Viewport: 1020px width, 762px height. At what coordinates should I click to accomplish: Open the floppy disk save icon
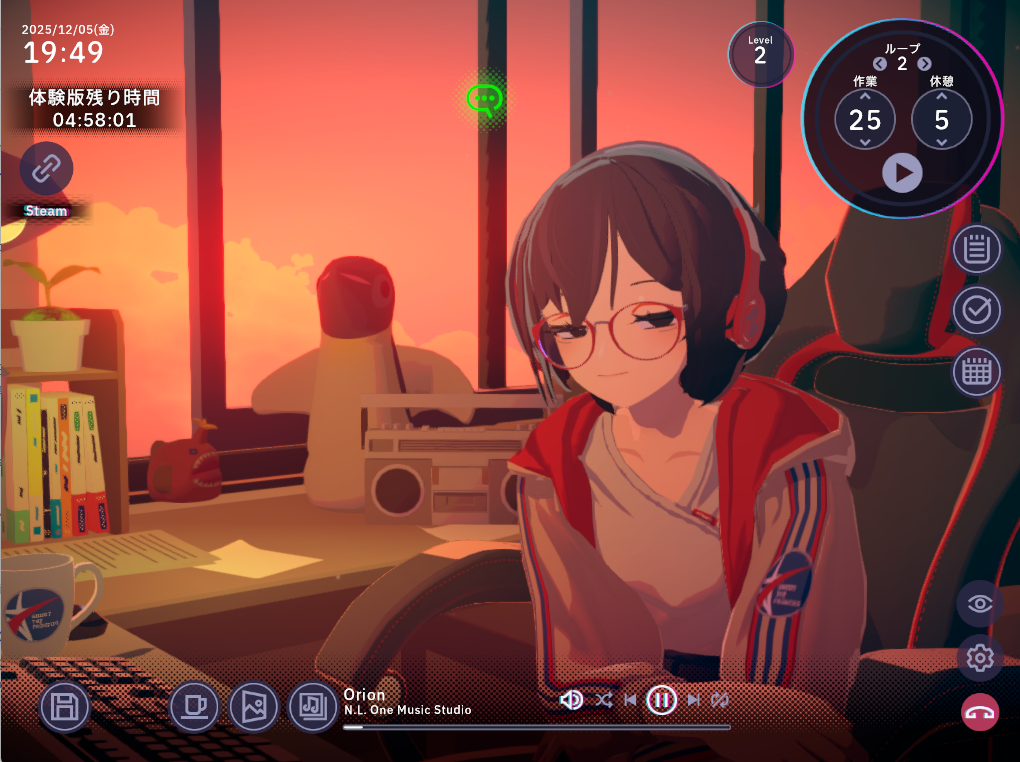point(65,707)
